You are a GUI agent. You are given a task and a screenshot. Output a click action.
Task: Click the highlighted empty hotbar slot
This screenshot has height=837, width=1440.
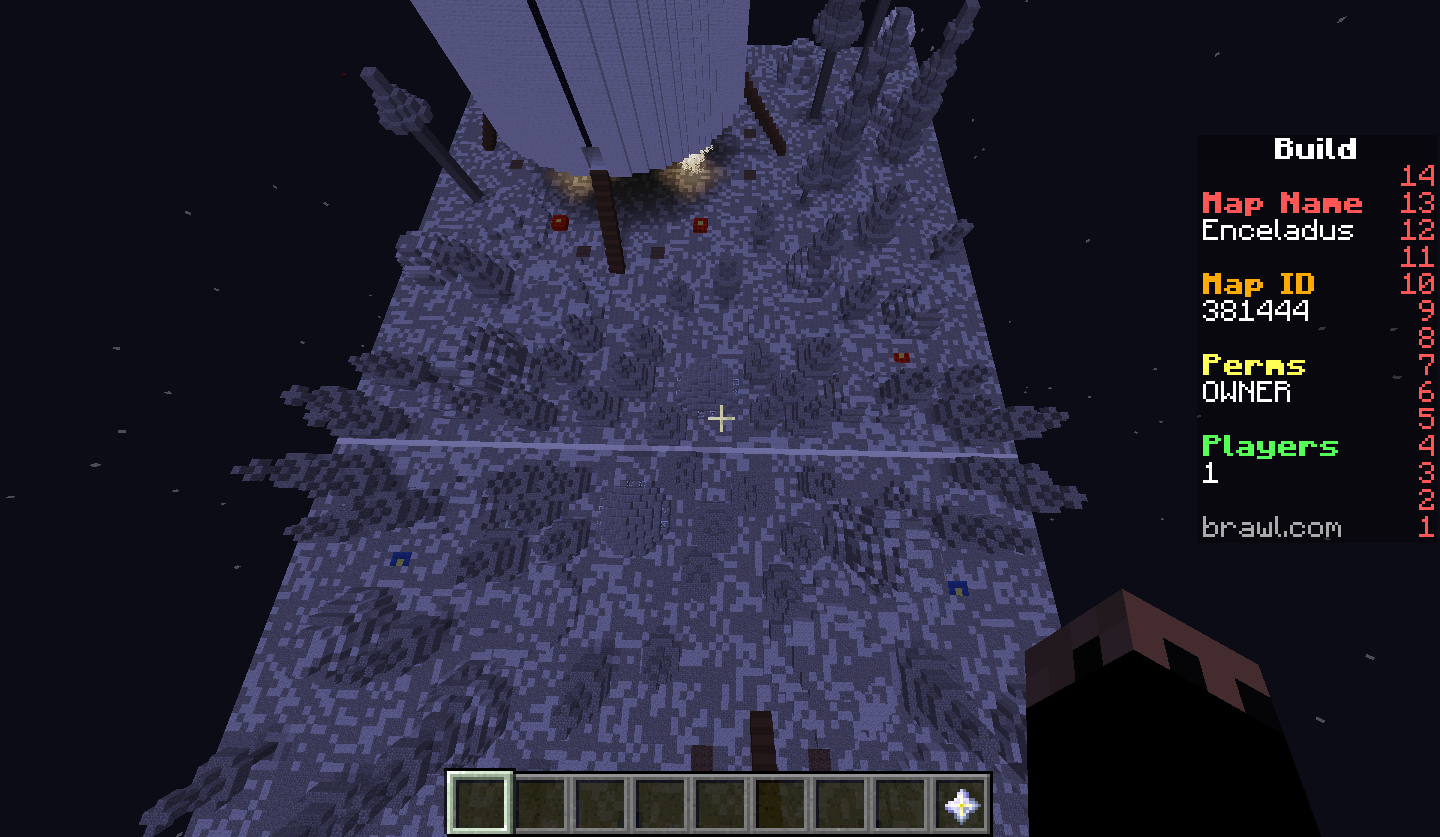pyautogui.click(x=480, y=802)
